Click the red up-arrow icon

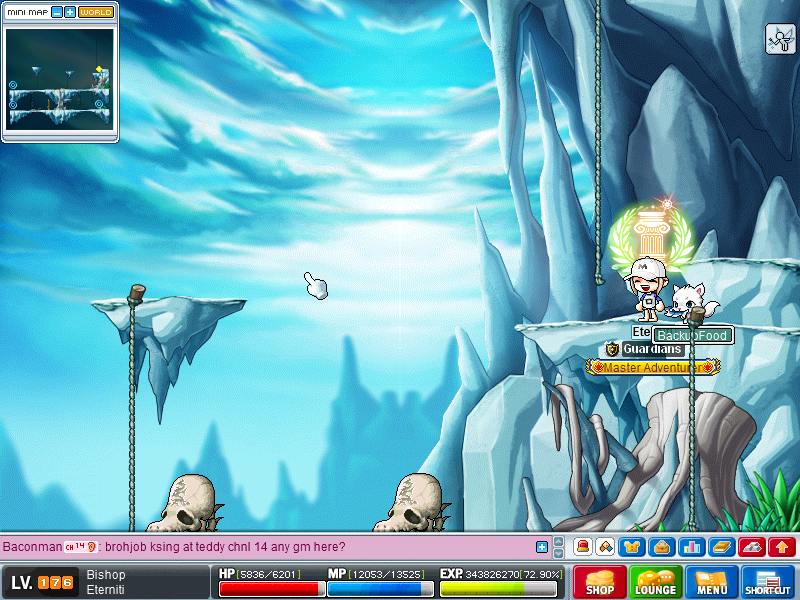point(781,547)
